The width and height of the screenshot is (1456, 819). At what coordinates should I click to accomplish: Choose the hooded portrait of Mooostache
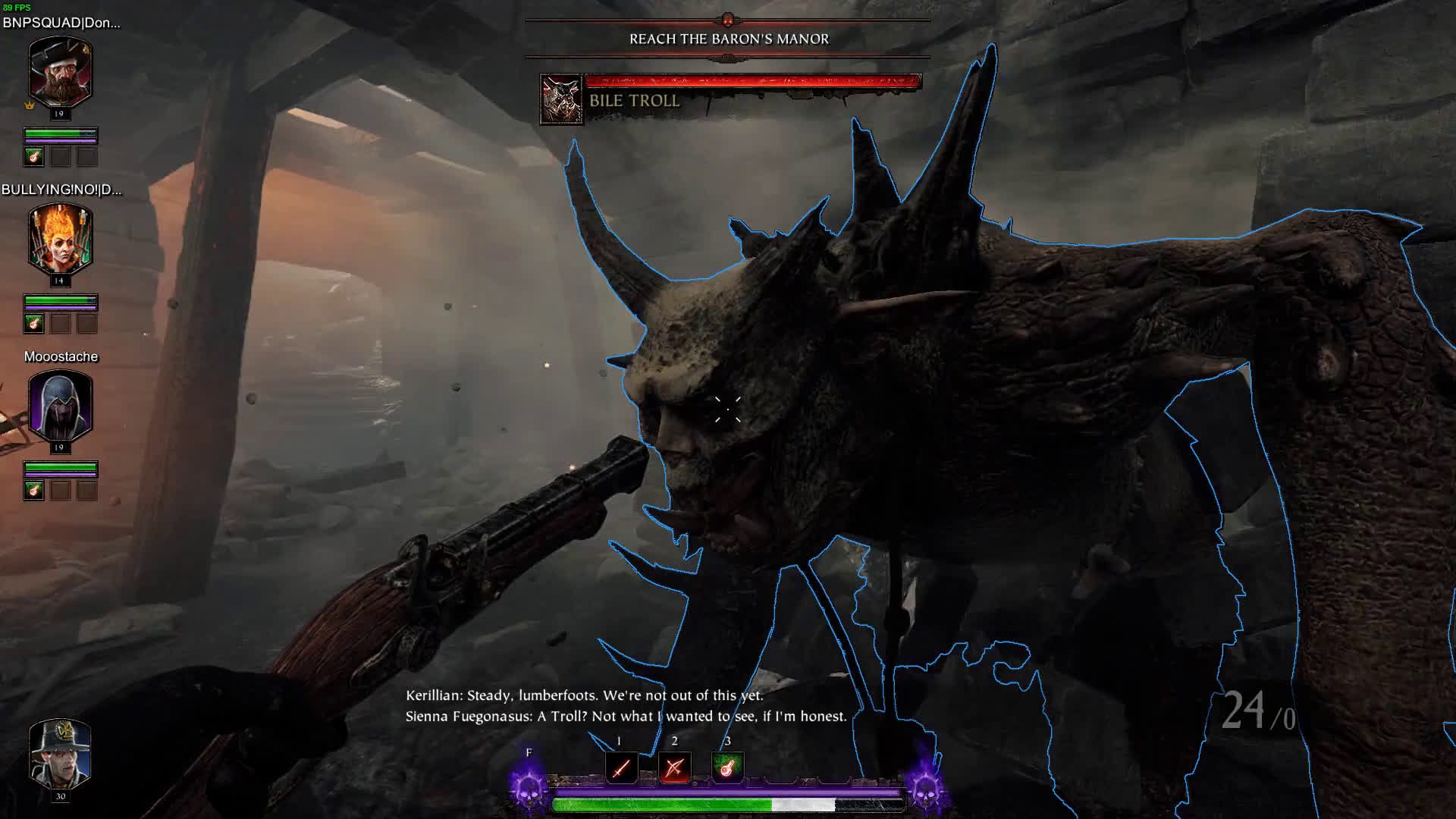coord(60,406)
